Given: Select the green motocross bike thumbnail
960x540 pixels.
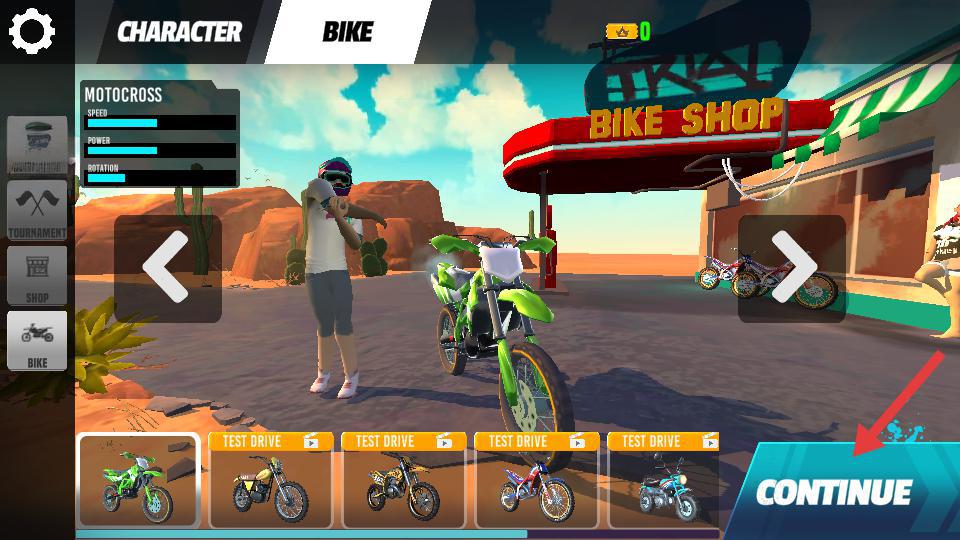Looking at the screenshot, I should [x=138, y=481].
